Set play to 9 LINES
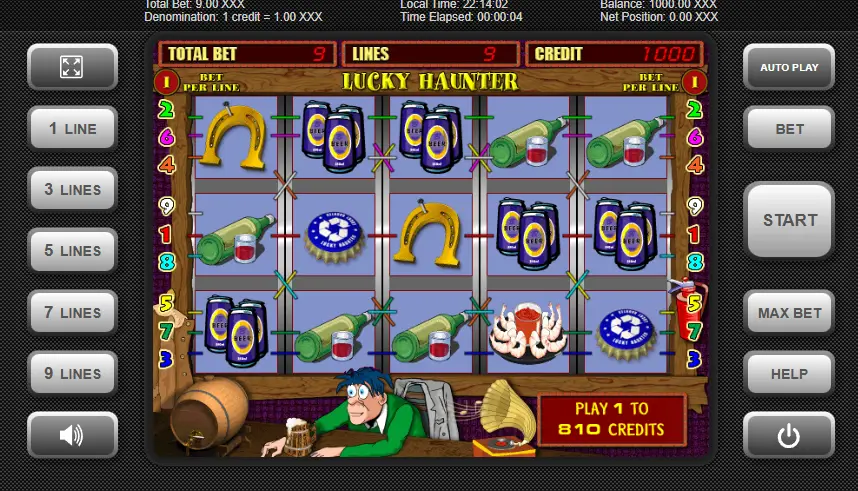 coord(72,374)
